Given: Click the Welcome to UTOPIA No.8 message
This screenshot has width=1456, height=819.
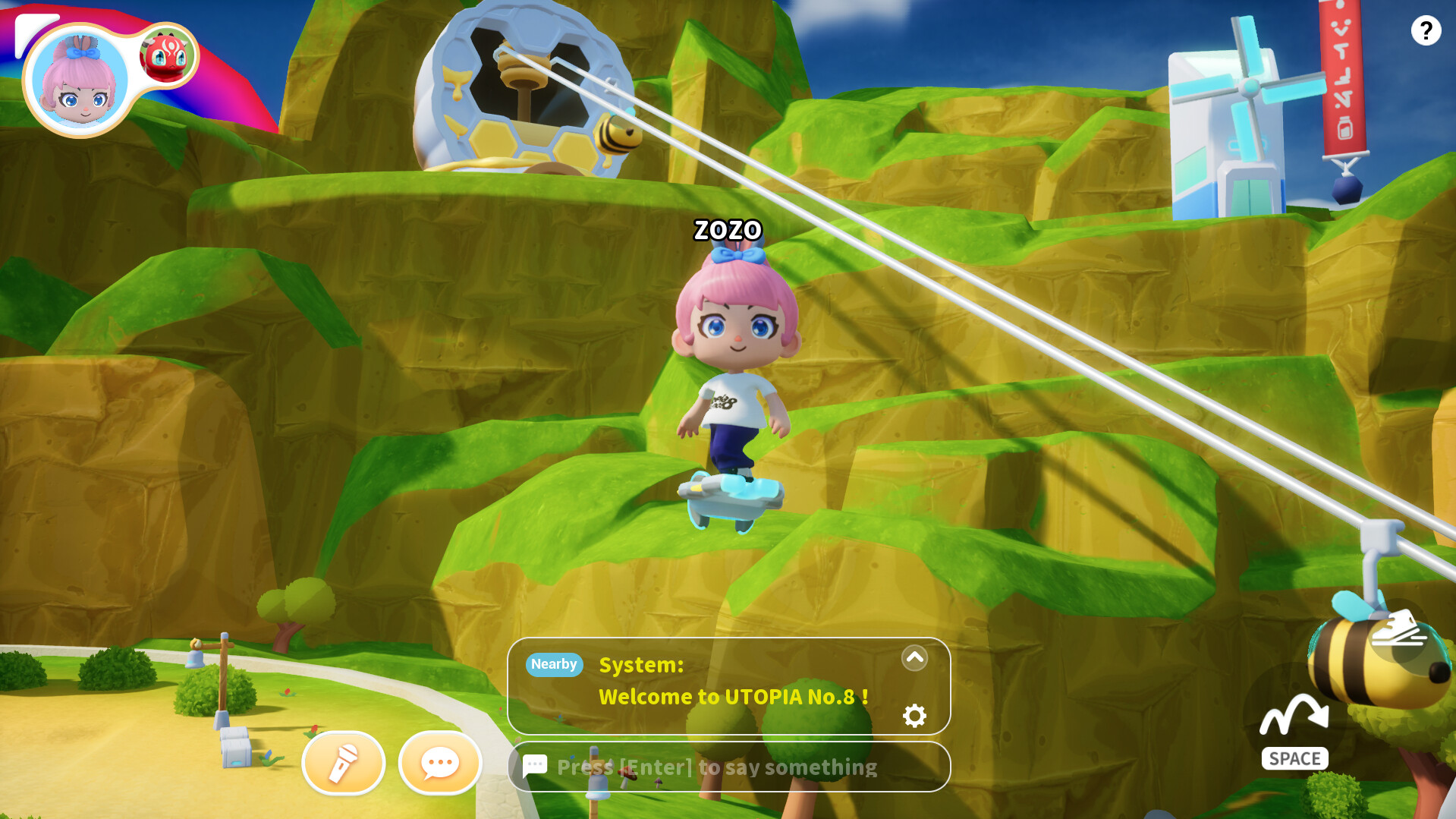Looking at the screenshot, I should tap(733, 696).
